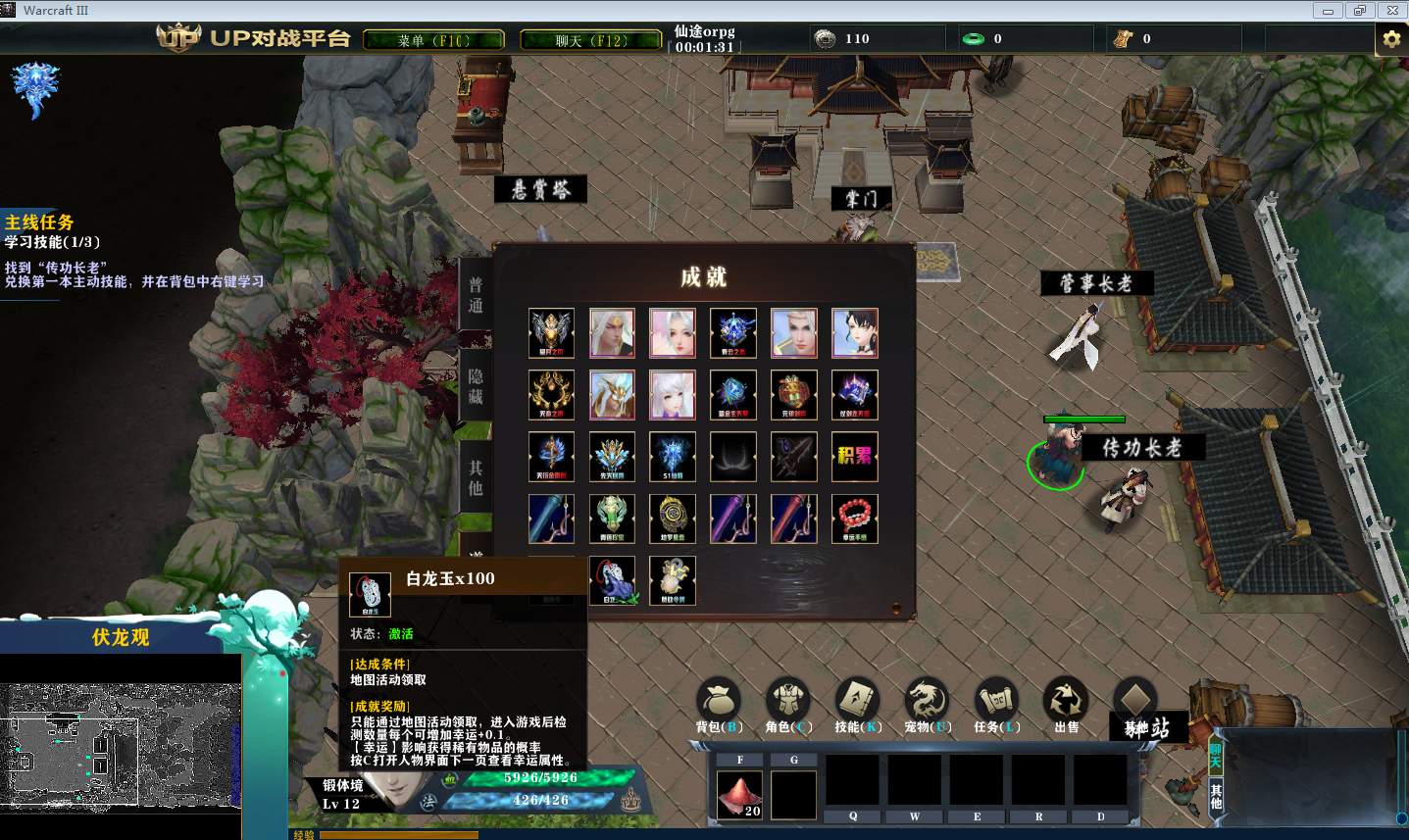Open the 角色 character sheet
The height and width of the screenshot is (840, 1409).
click(788, 704)
